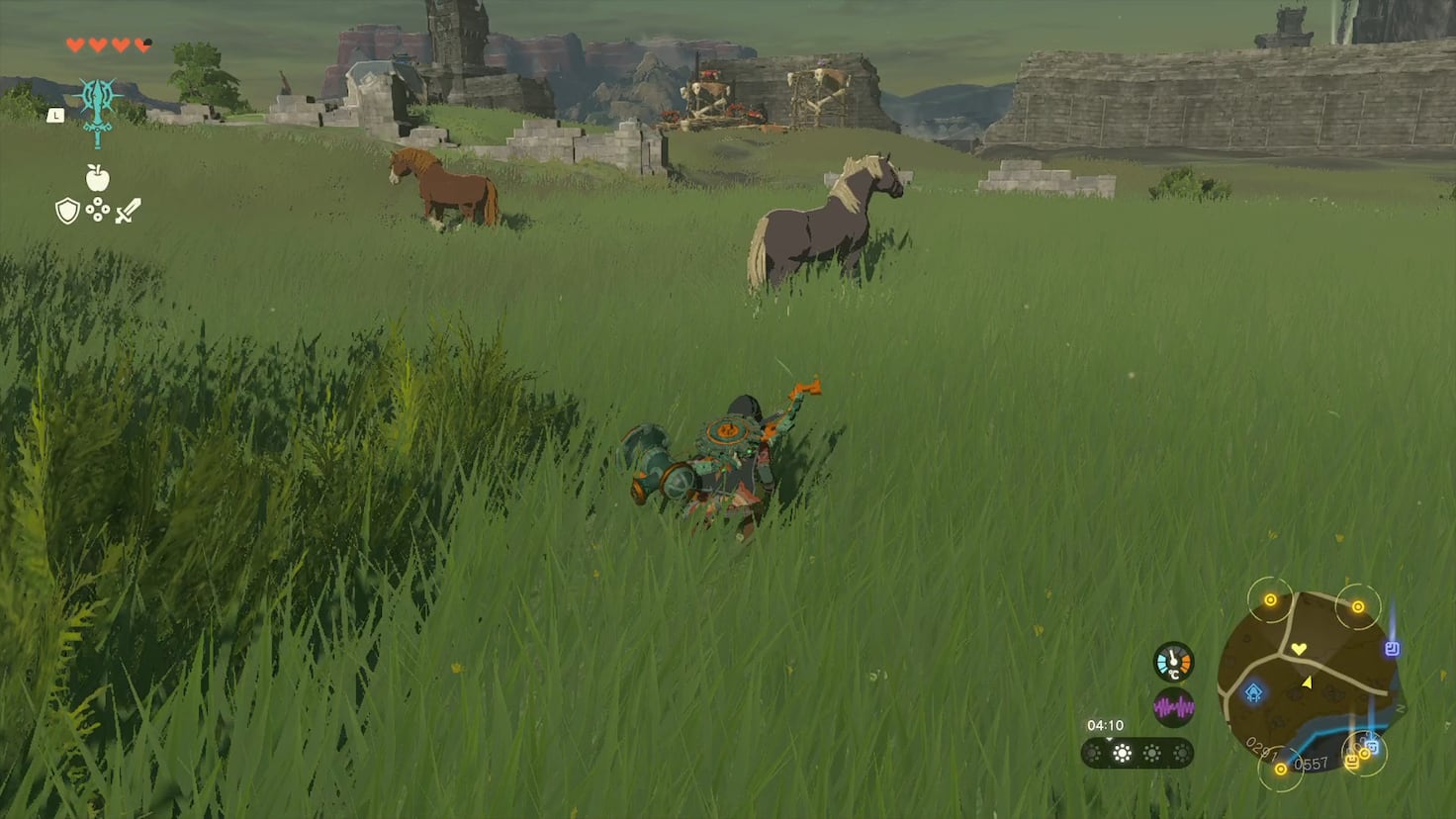Click the yellow player arrow on the minimap

point(1307,683)
